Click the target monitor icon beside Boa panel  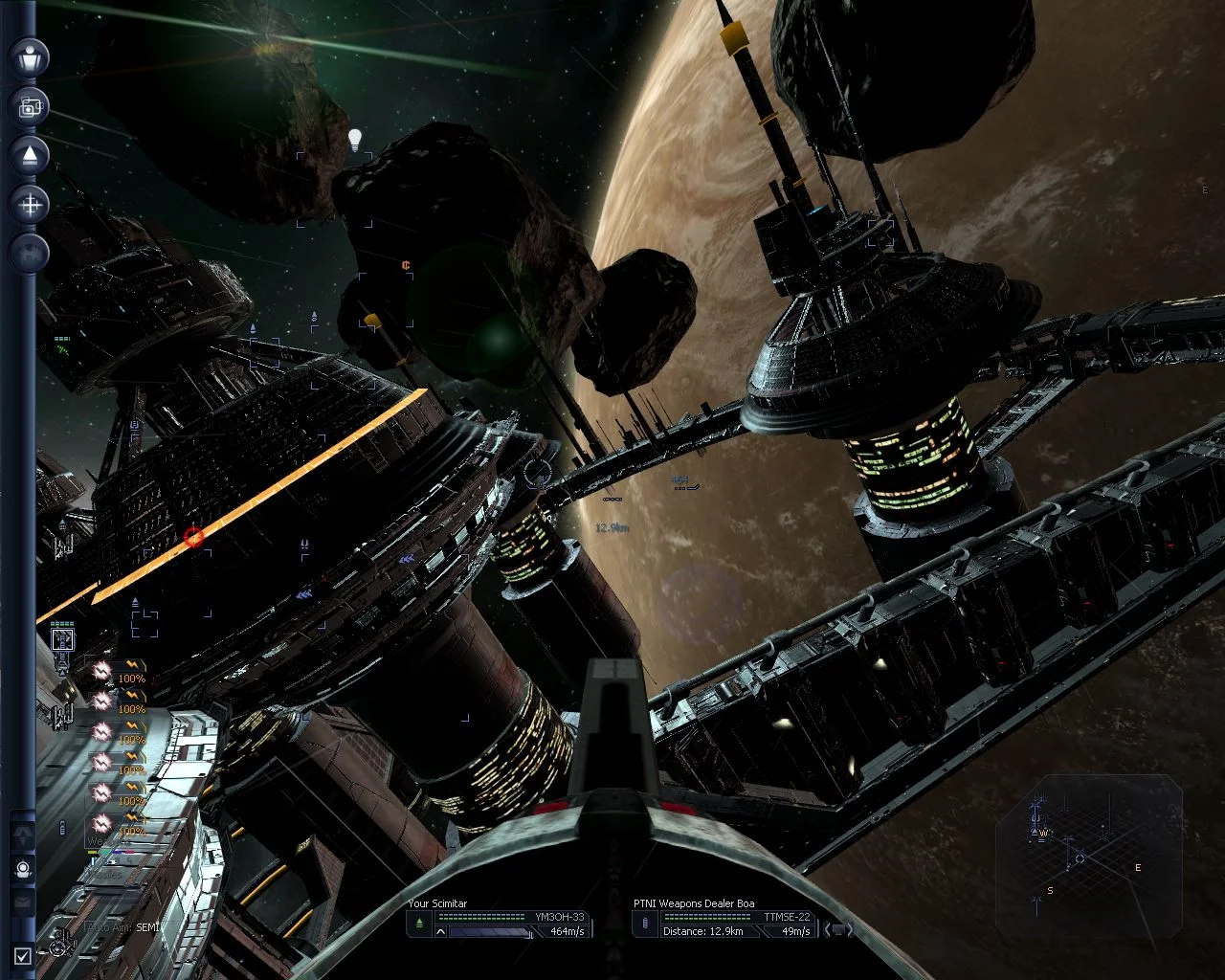[839, 929]
